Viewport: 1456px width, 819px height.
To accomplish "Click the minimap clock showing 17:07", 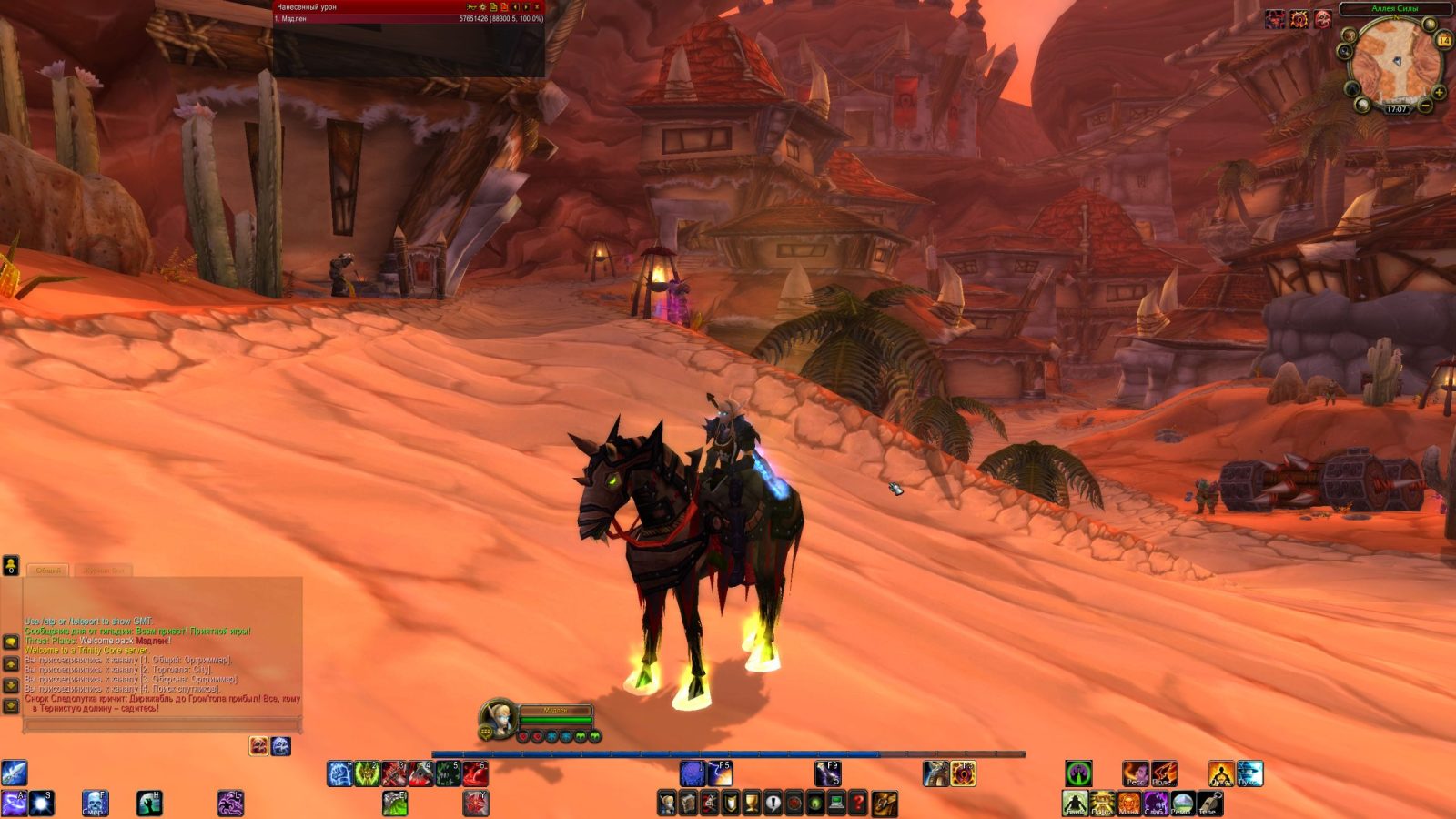I will [1396, 109].
